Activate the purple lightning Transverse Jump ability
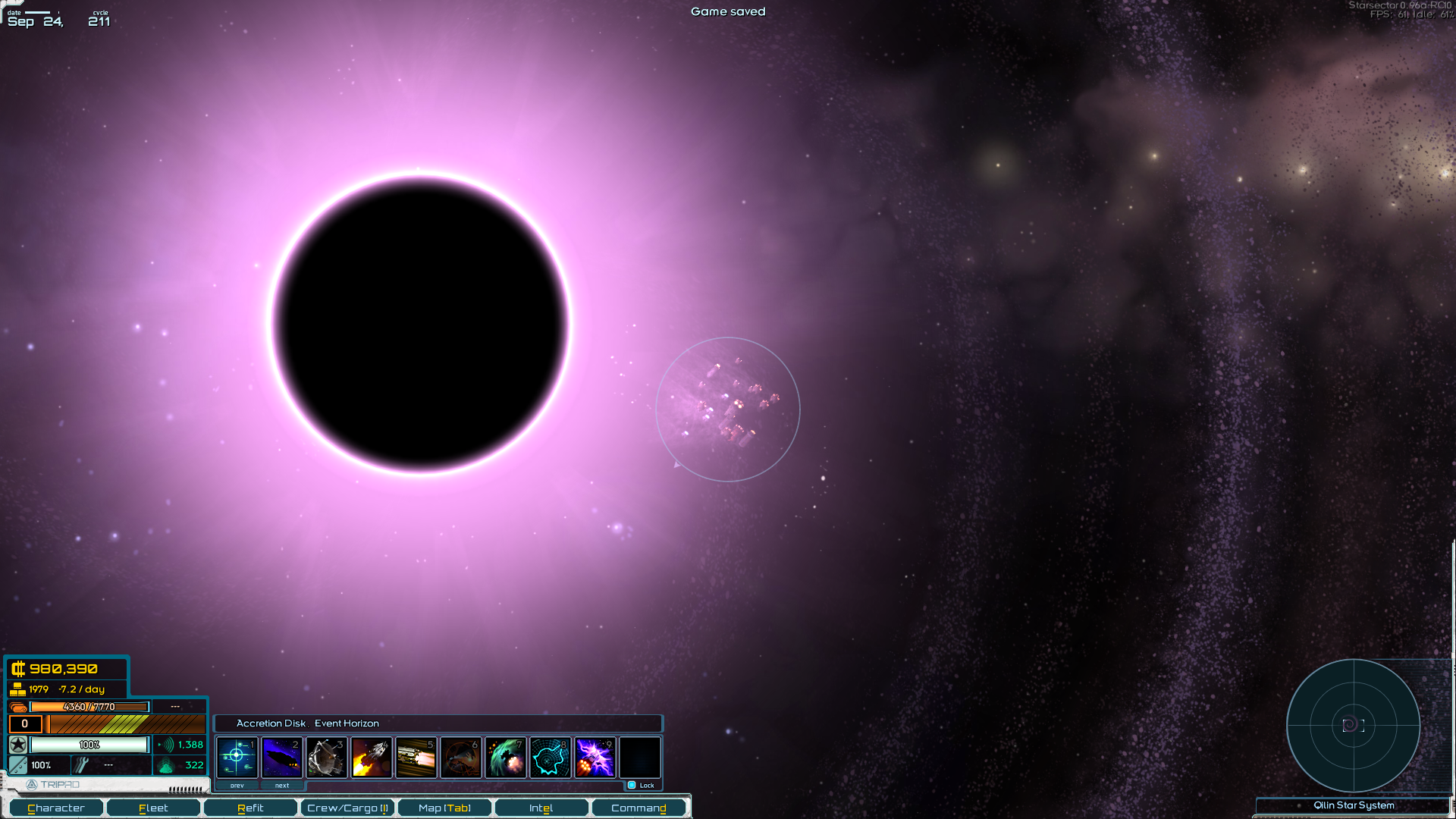Image resolution: width=1456 pixels, height=819 pixels. 595,757
